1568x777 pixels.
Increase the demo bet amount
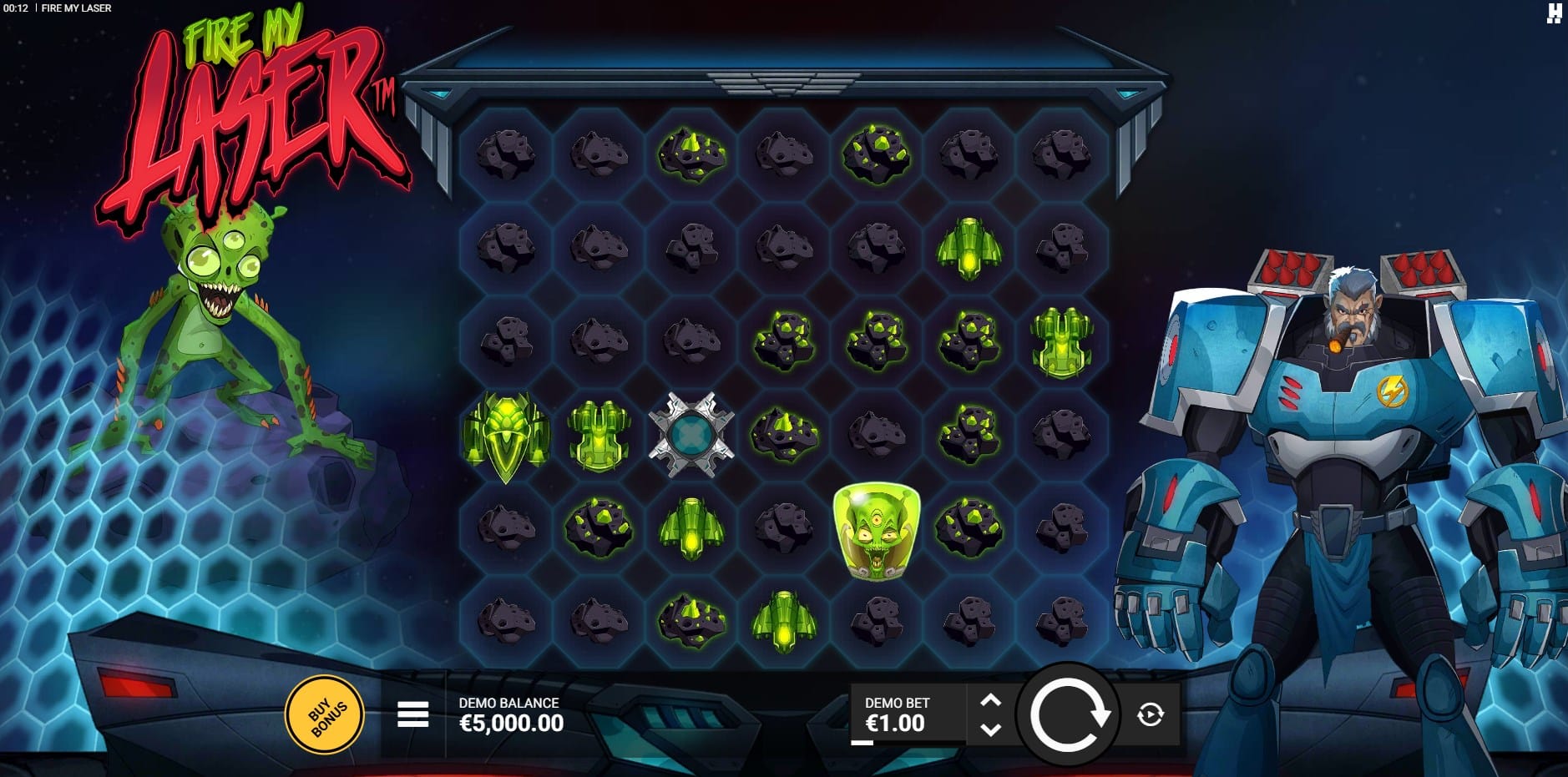[990, 700]
